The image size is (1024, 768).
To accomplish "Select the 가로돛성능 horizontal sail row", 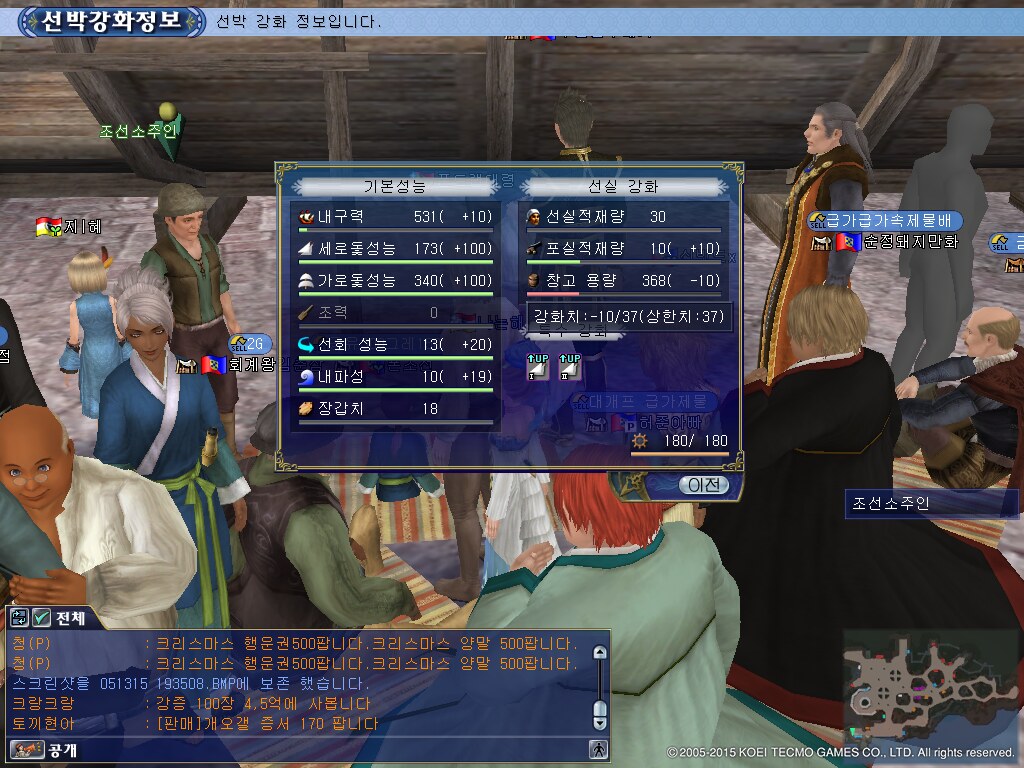I will pyautogui.click(x=395, y=280).
